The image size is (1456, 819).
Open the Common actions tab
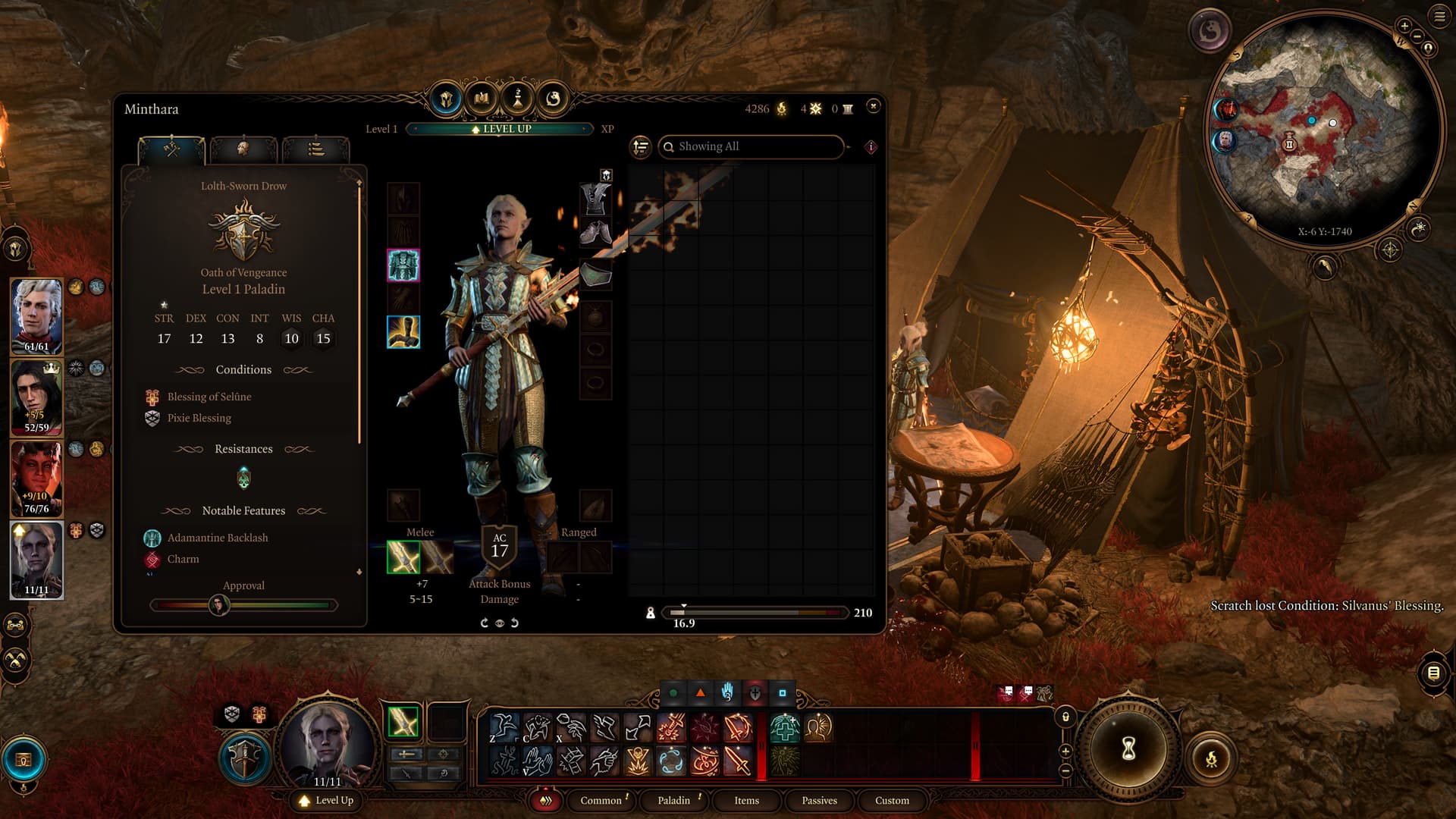click(601, 800)
